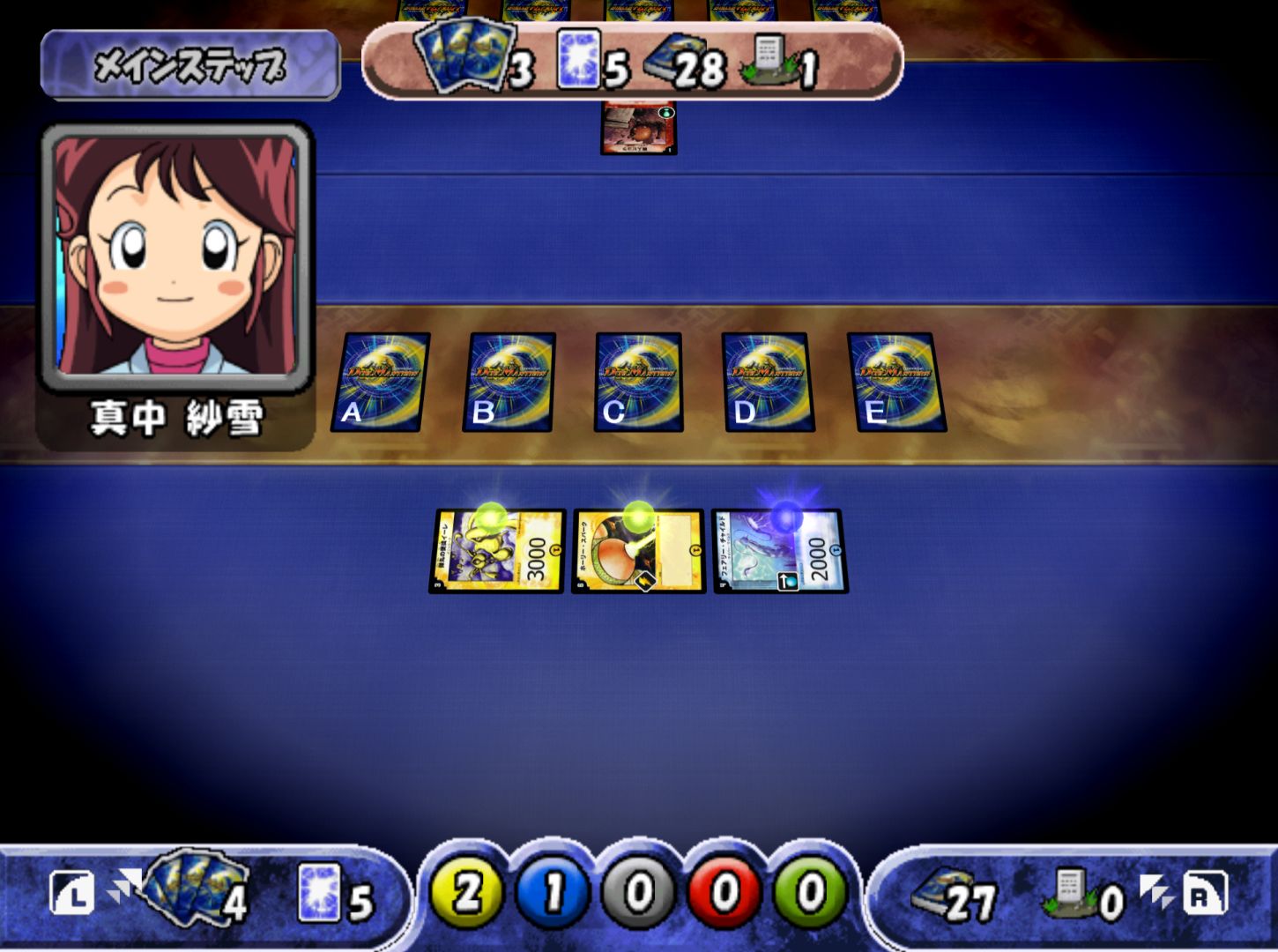Click the opponent portrait of 真中 紗雪

pyautogui.click(x=175, y=256)
